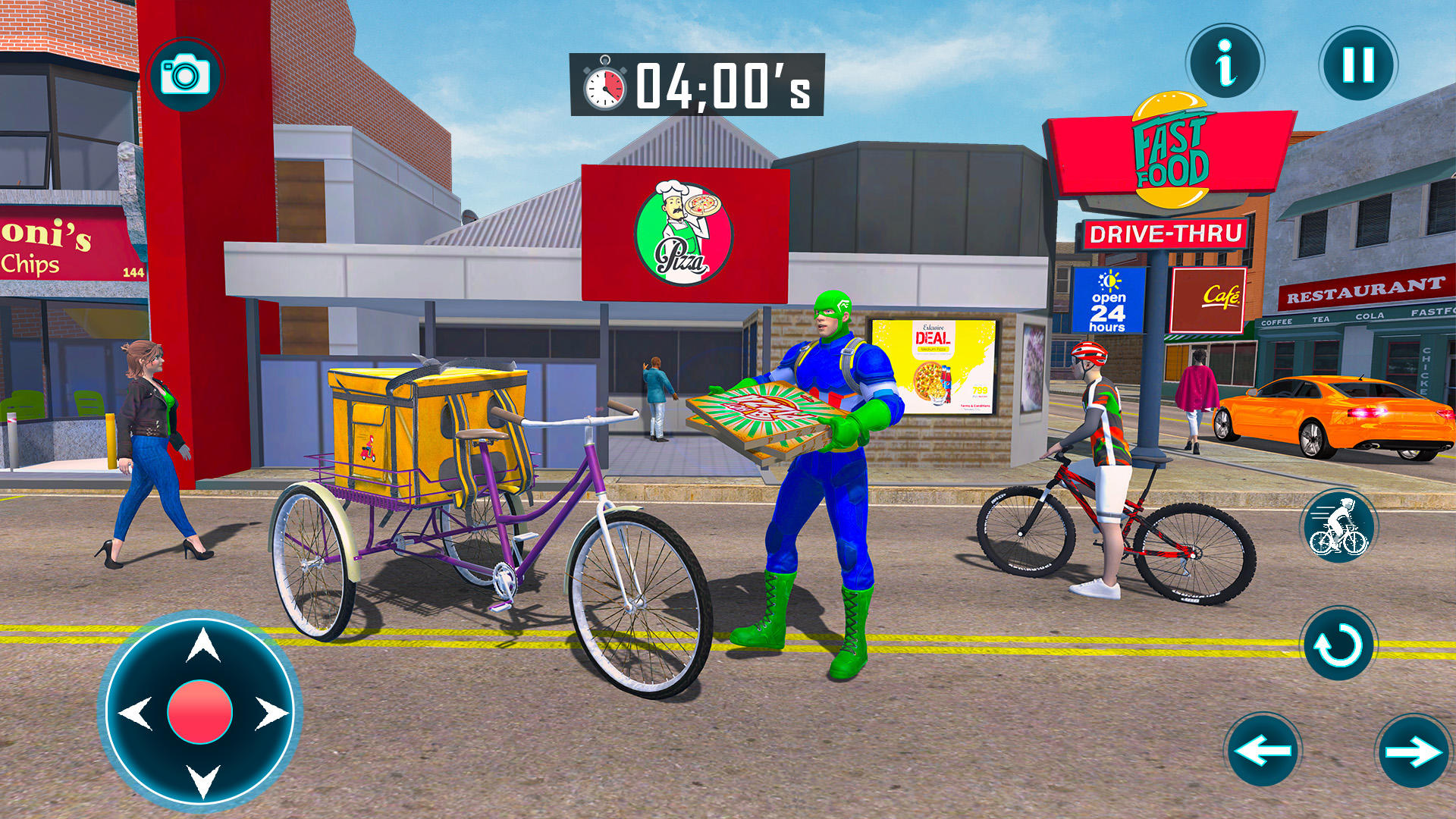Click the camera photo mode icon
Viewport: 1456px width, 819px height.
184,74
